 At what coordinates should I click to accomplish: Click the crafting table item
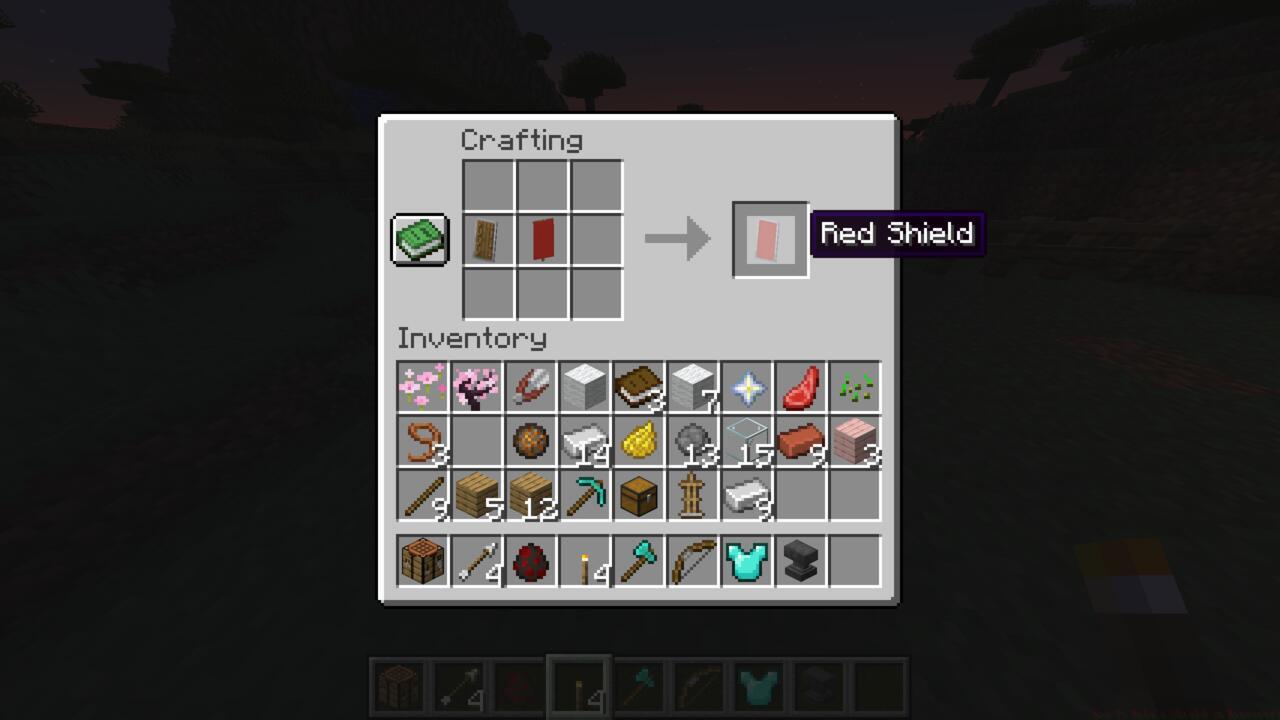[420, 560]
